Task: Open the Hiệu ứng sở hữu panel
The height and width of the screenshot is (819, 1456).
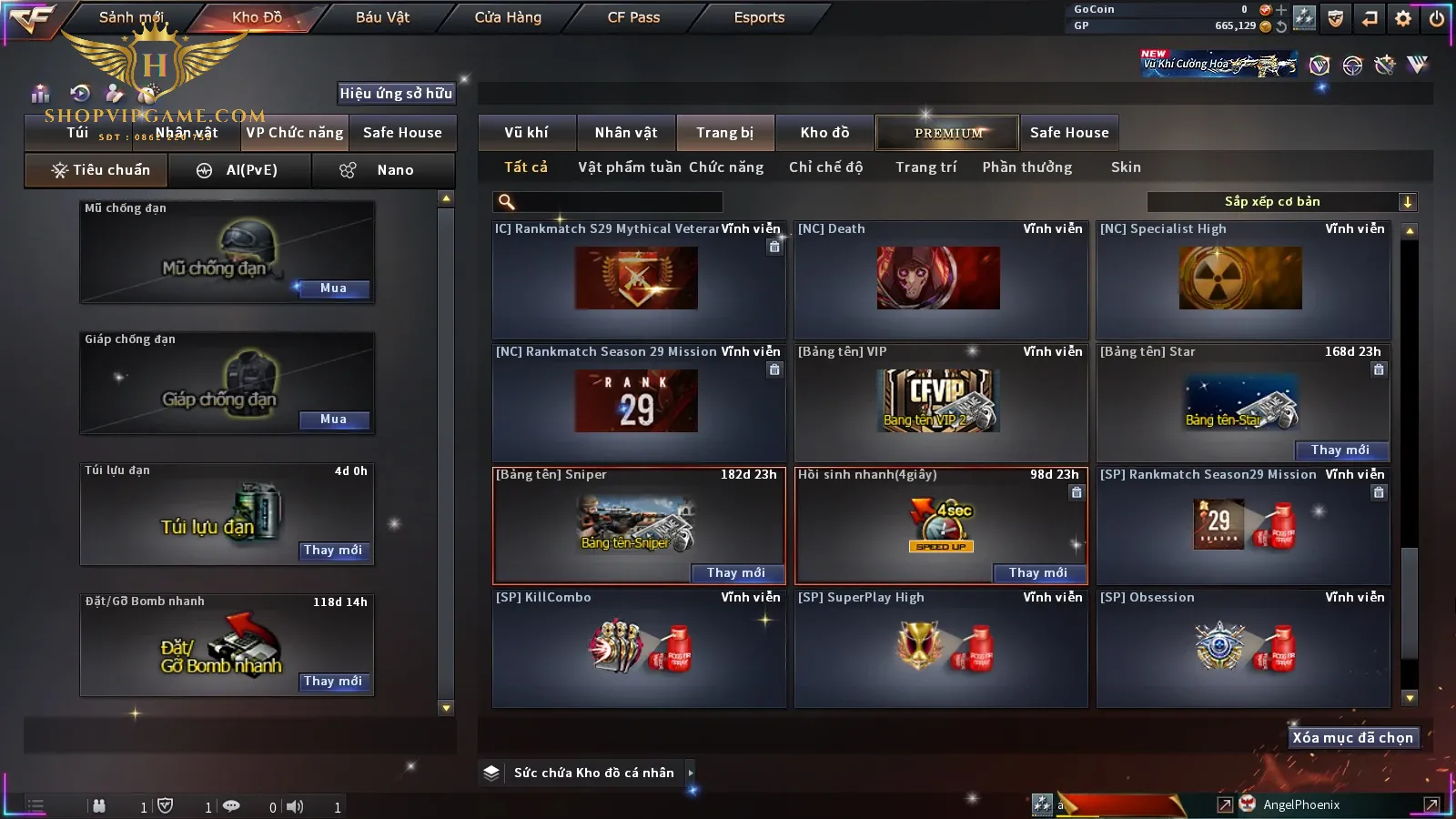Action: (396, 93)
